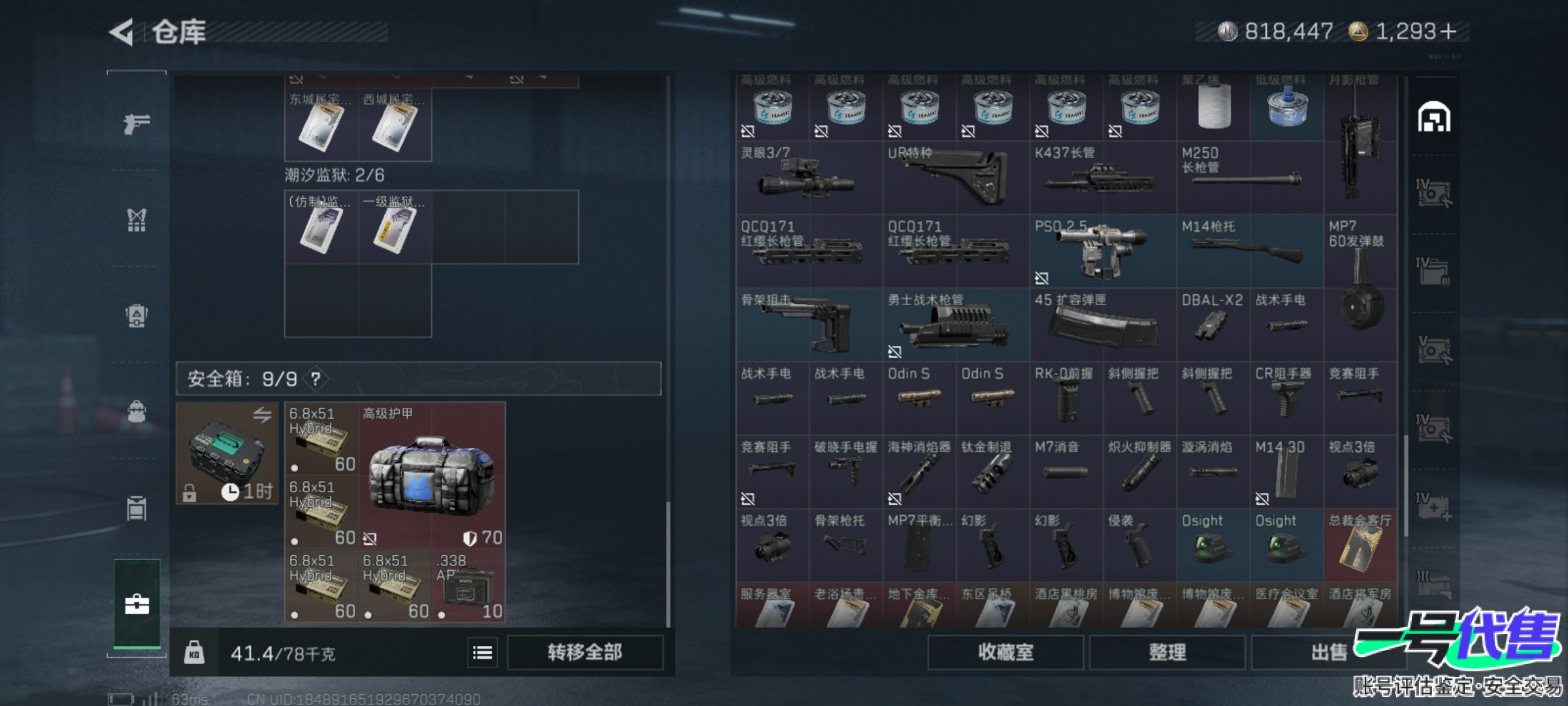
Task: Pick the DBAL-X2 laser attachment
Action: (x=1213, y=325)
